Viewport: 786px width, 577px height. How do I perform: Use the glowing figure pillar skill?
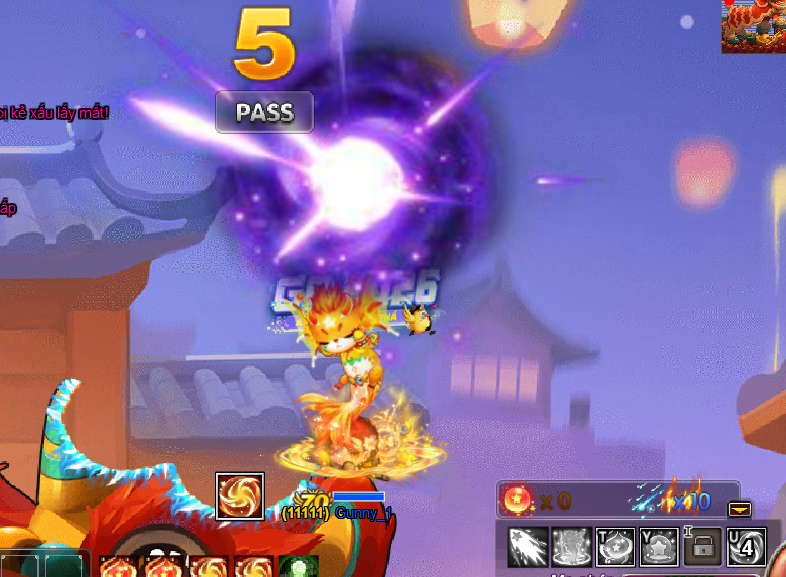click(571, 547)
